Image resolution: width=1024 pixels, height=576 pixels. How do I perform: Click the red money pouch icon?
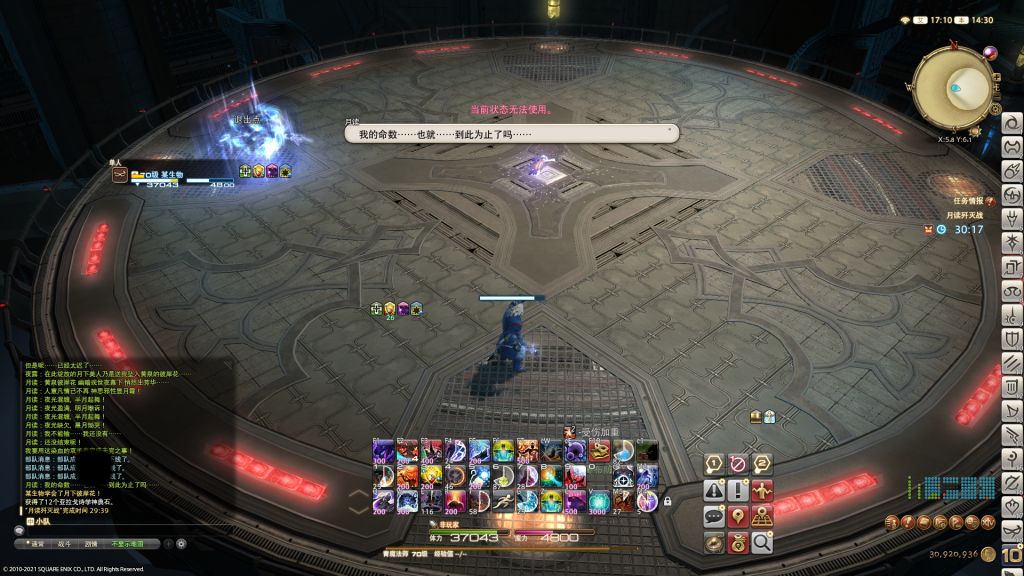point(738,543)
